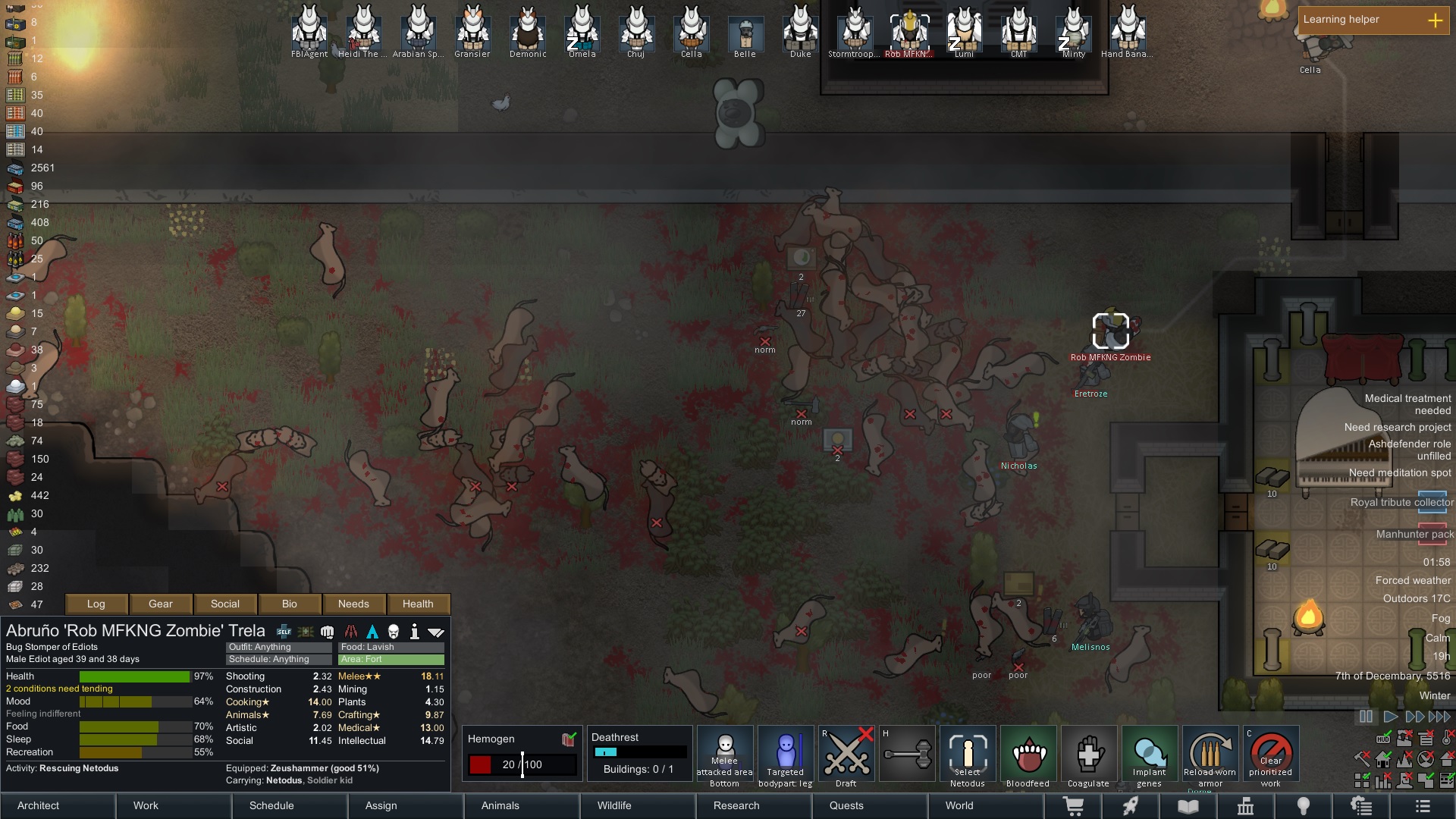The height and width of the screenshot is (819, 1456).
Task: Open the Health tab
Action: (x=418, y=604)
